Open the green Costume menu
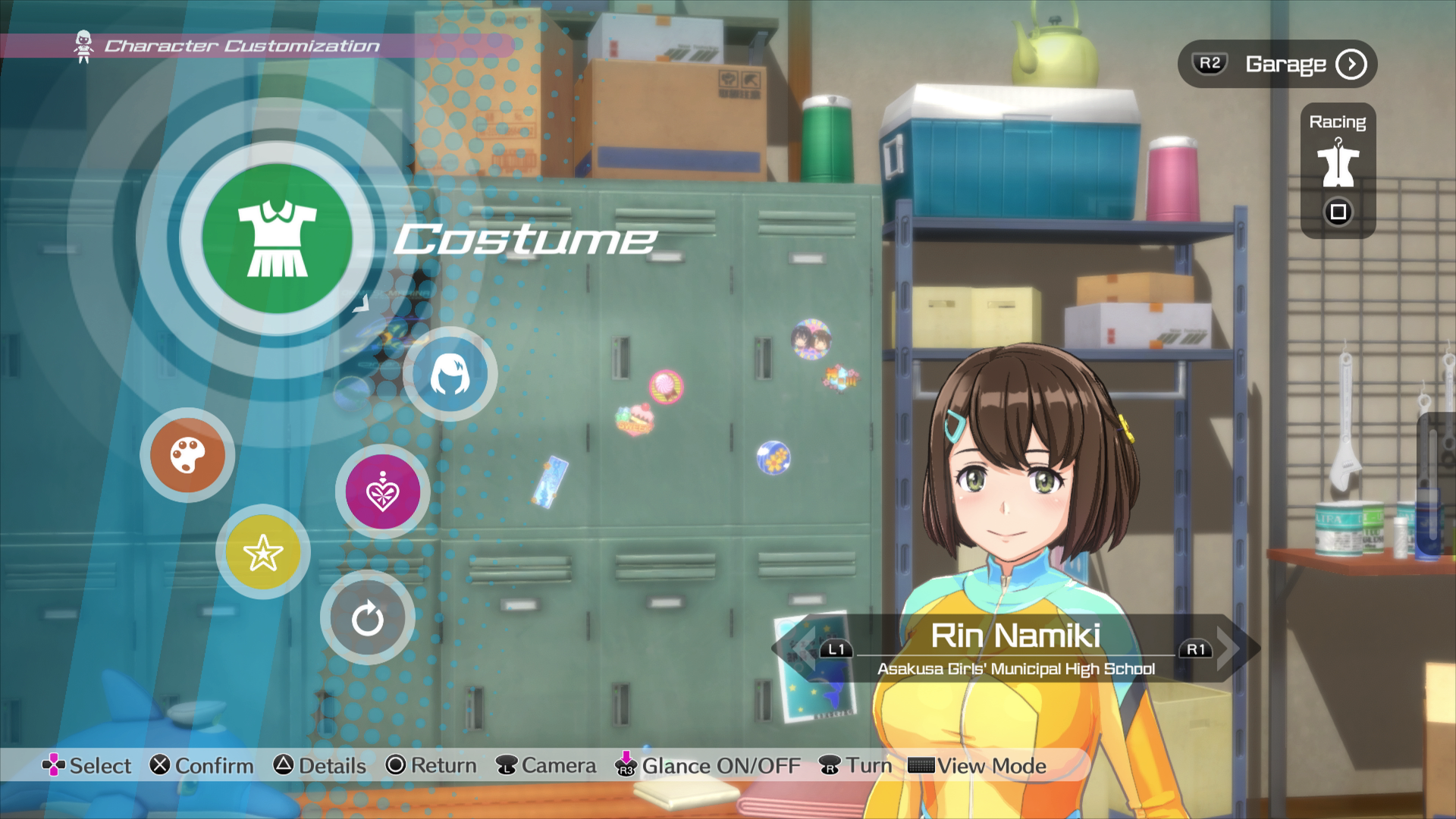 click(277, 238)
